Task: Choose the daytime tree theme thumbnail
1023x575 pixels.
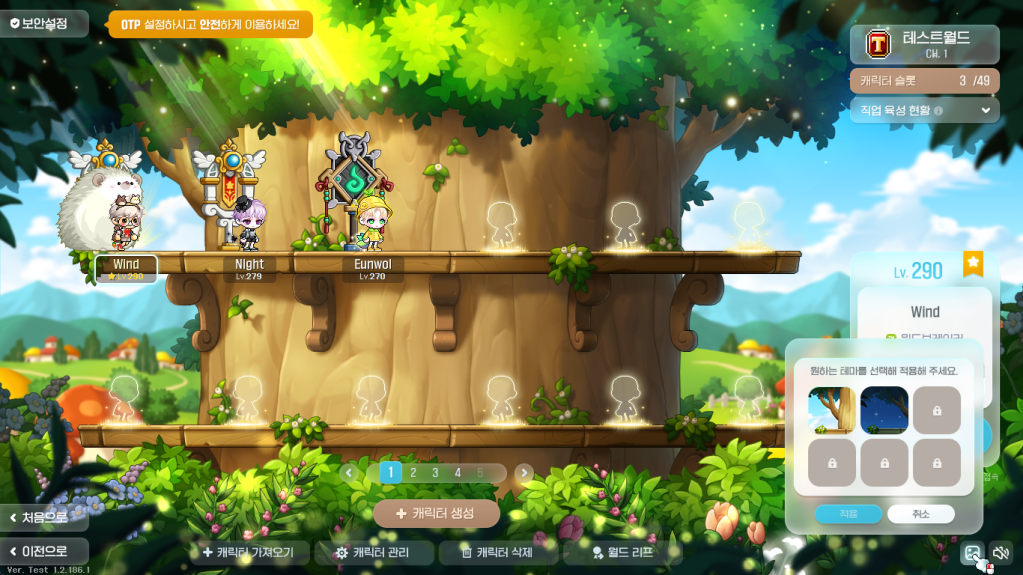Action: click(832, 410)
